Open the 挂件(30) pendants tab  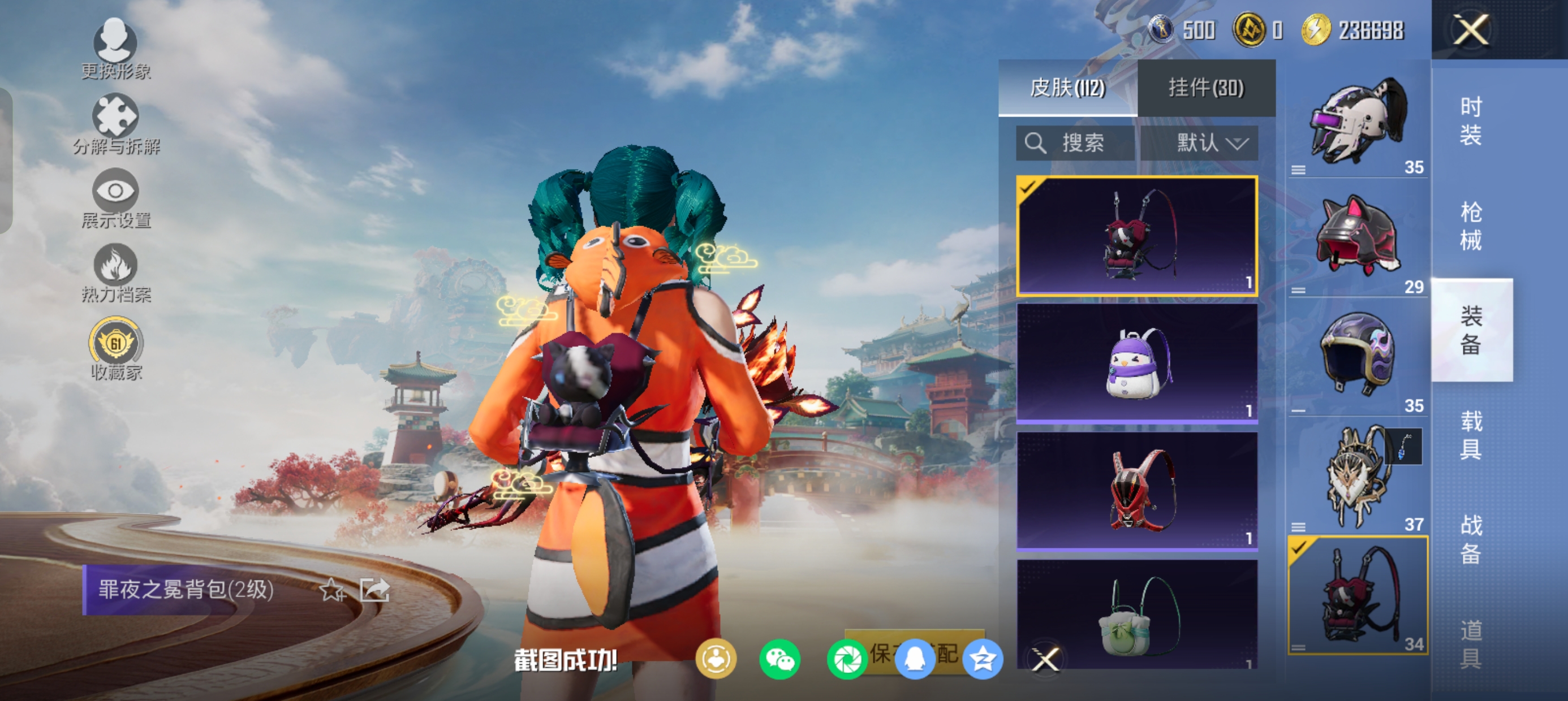point(1206,88)
